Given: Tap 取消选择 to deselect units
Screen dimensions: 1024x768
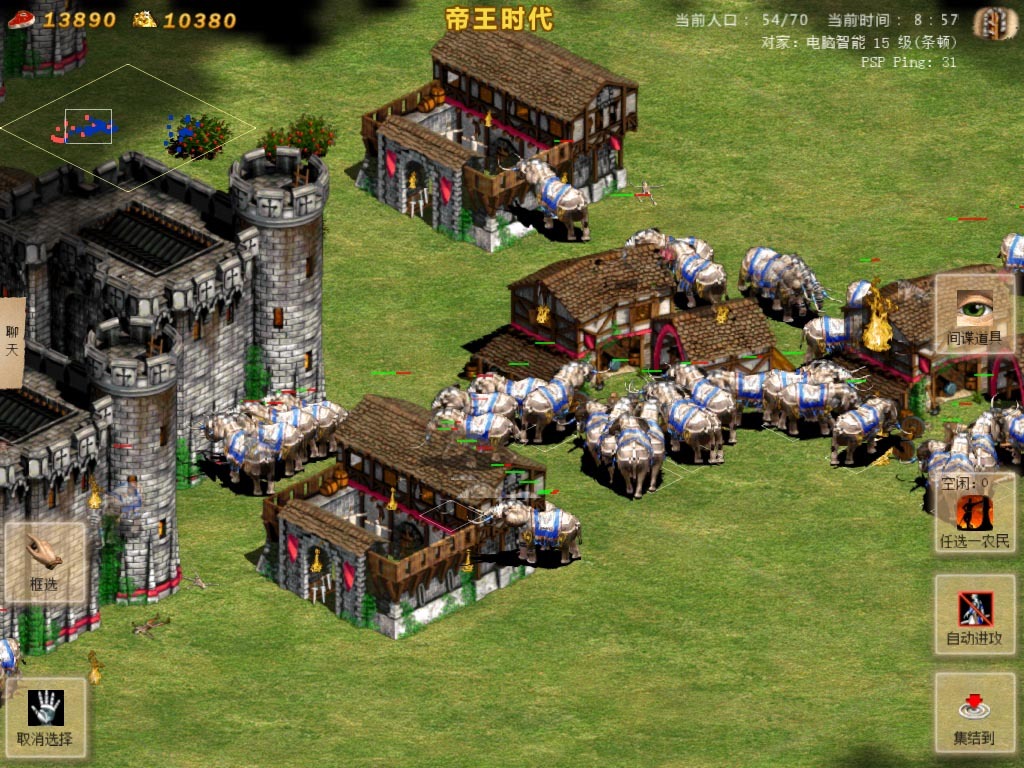Looking at the screenshot, I should pyautogui.click(x=44, y=717).
